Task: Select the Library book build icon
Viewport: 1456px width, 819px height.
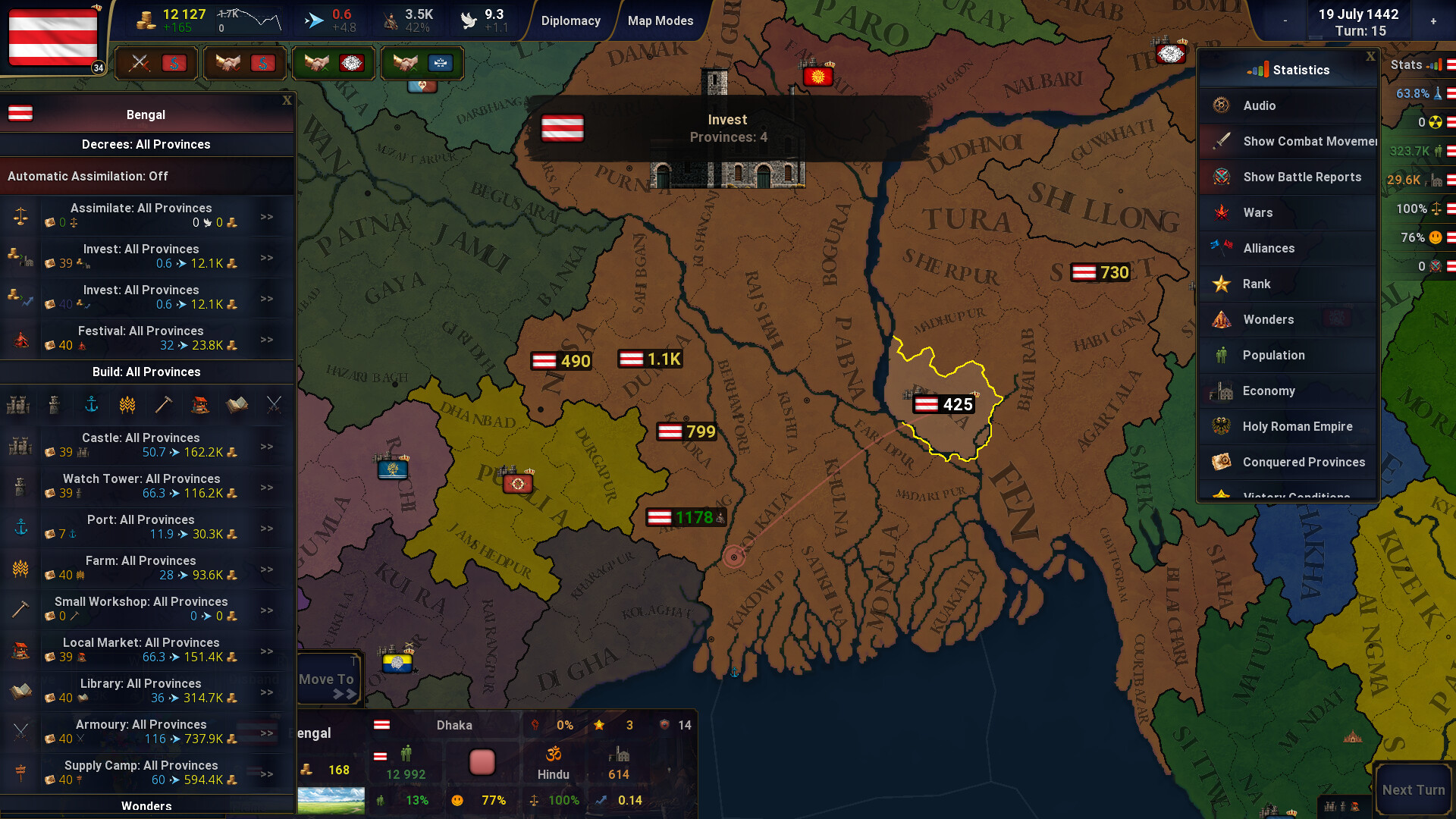Action: pyautogui.click(x=236, y=405)
